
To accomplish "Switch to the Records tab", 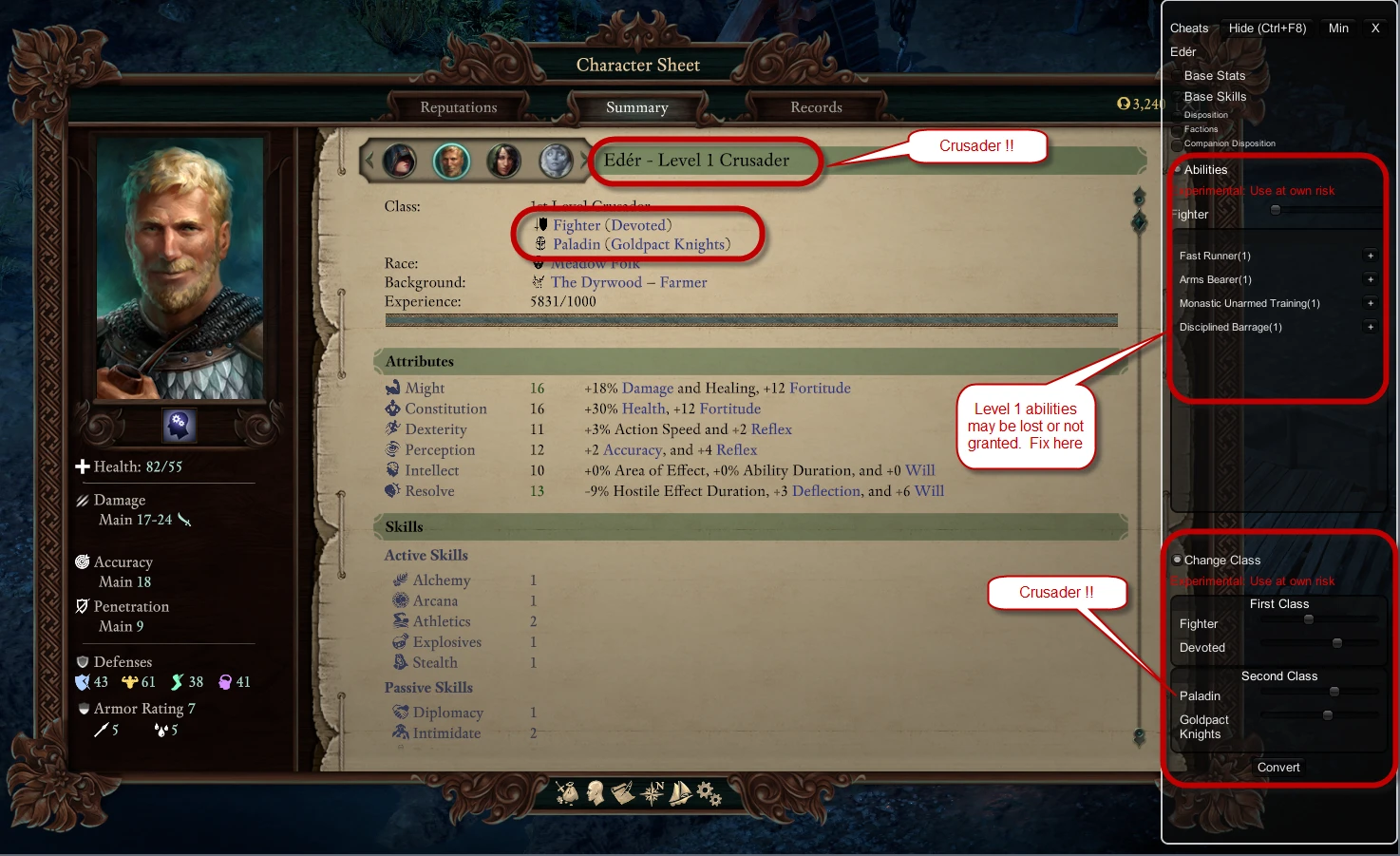I will (815, 106).
